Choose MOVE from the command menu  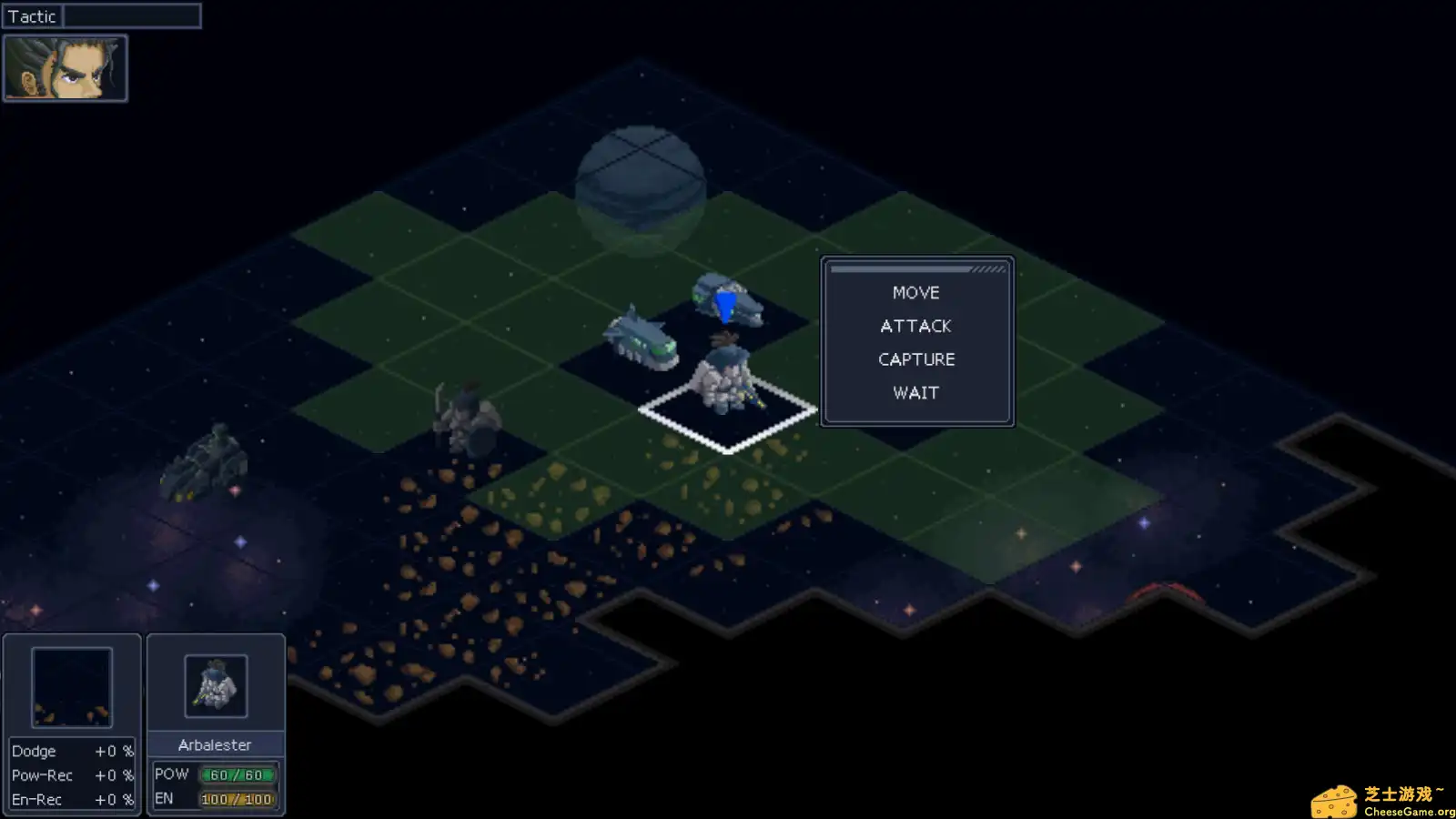[915, 292]
